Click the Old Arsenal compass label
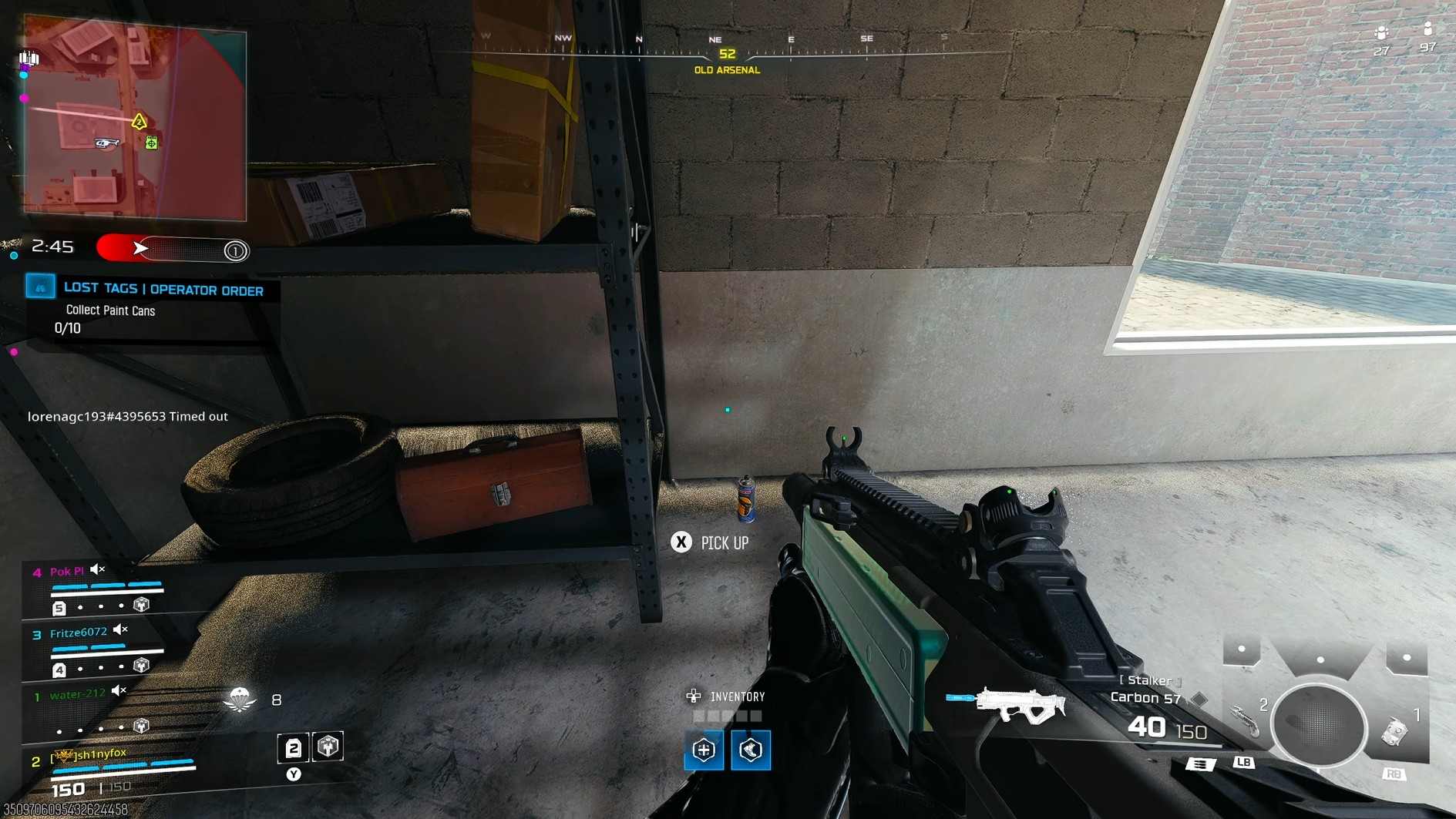This screenshot has height=819, width=1456. [x=726, y=69]
